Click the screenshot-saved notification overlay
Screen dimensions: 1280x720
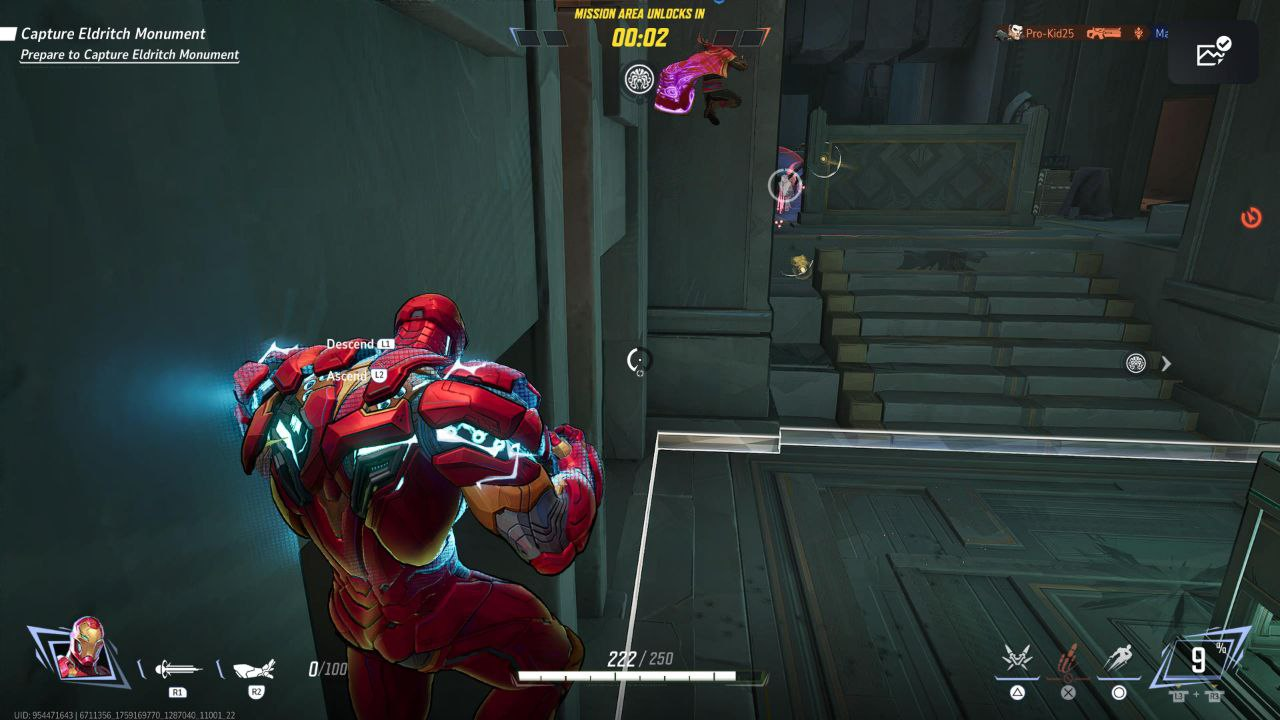(x=1213, y=52)
